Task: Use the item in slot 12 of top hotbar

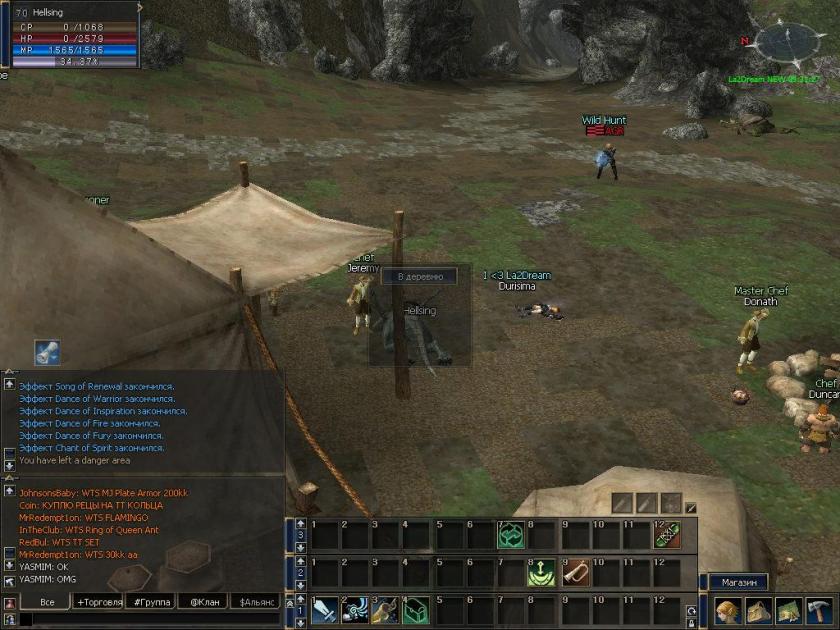Action: click(667, 535)
